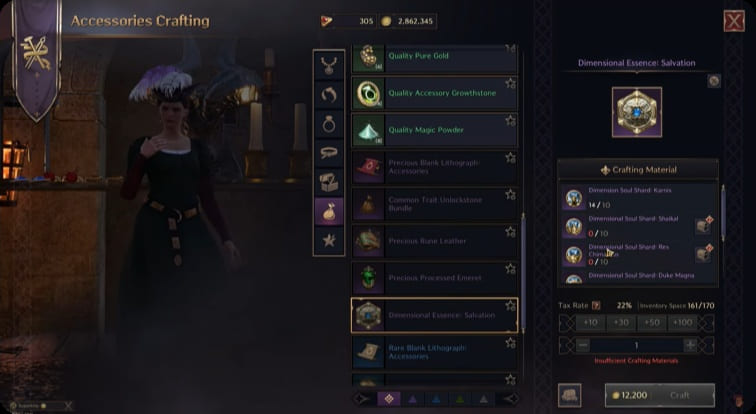Viewport: 756px width, 414px height.
Task: Choose the Precious Processed Emeret recipe
Action: click(x=433, y=278)
